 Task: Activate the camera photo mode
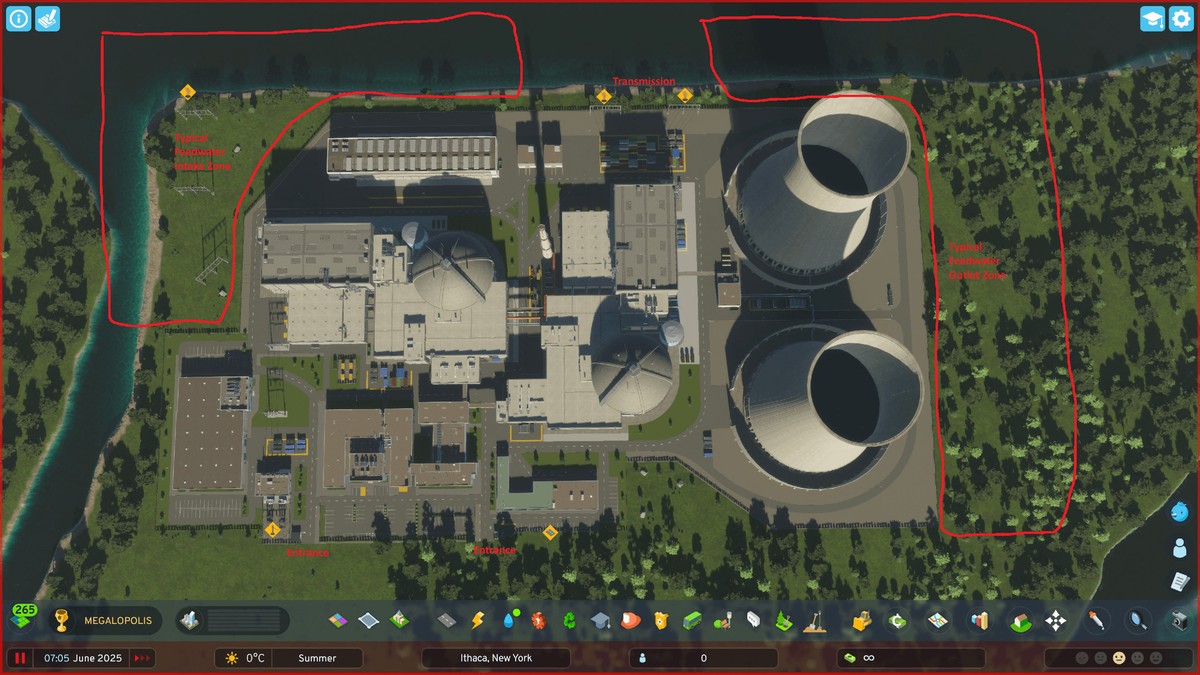[x=1180, y=621]
